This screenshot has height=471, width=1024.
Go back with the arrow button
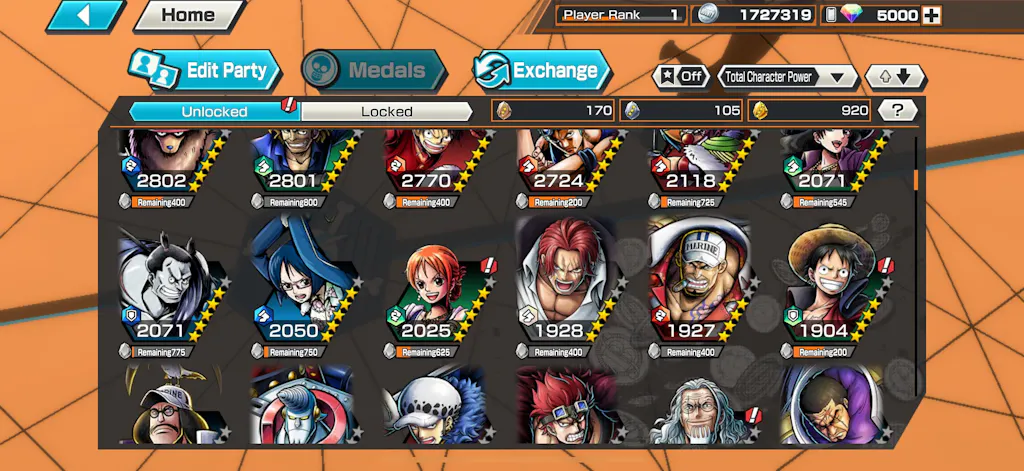tap(84, 15)
